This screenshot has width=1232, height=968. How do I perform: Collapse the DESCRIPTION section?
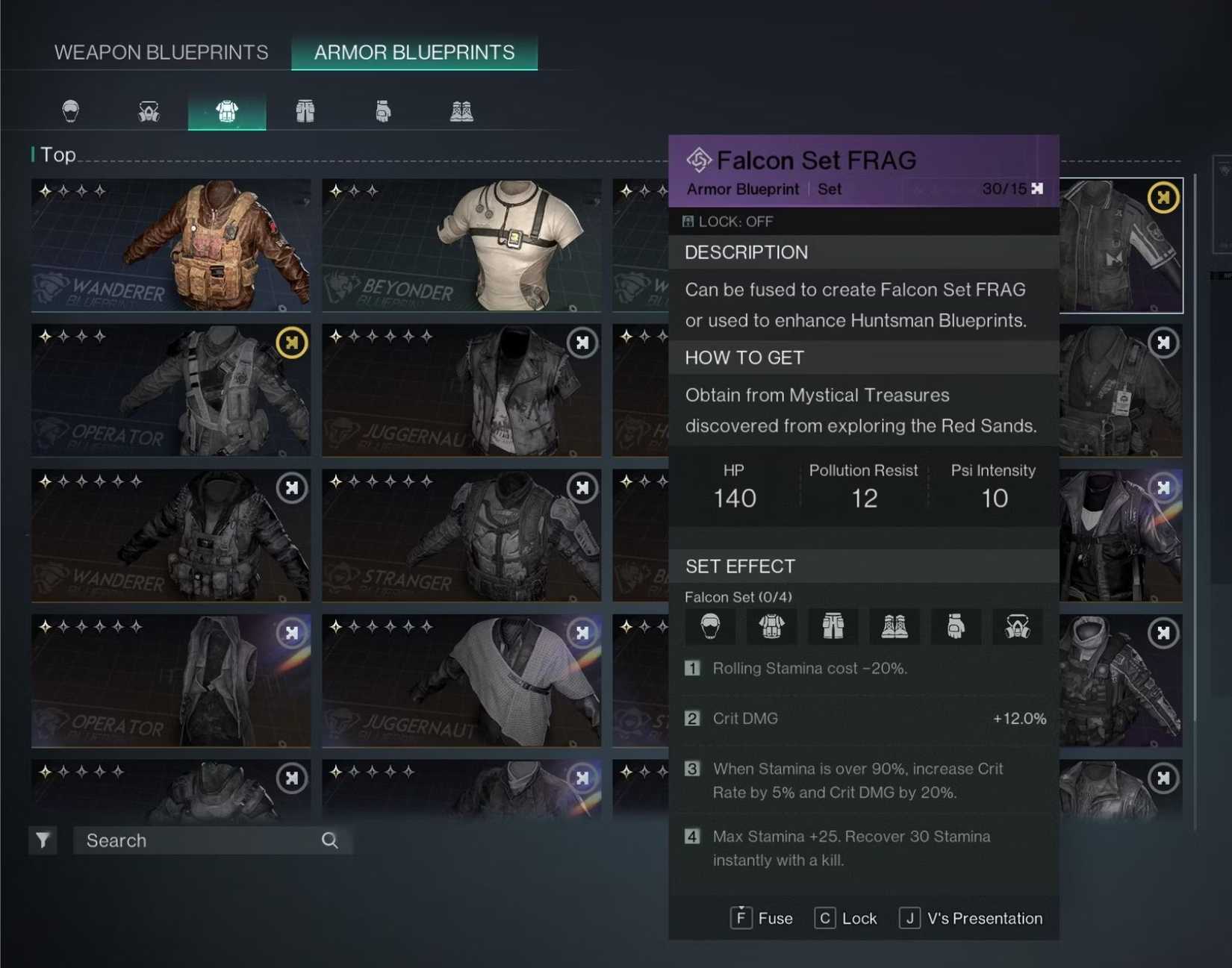pyautogui.click(x=745, y=252)
